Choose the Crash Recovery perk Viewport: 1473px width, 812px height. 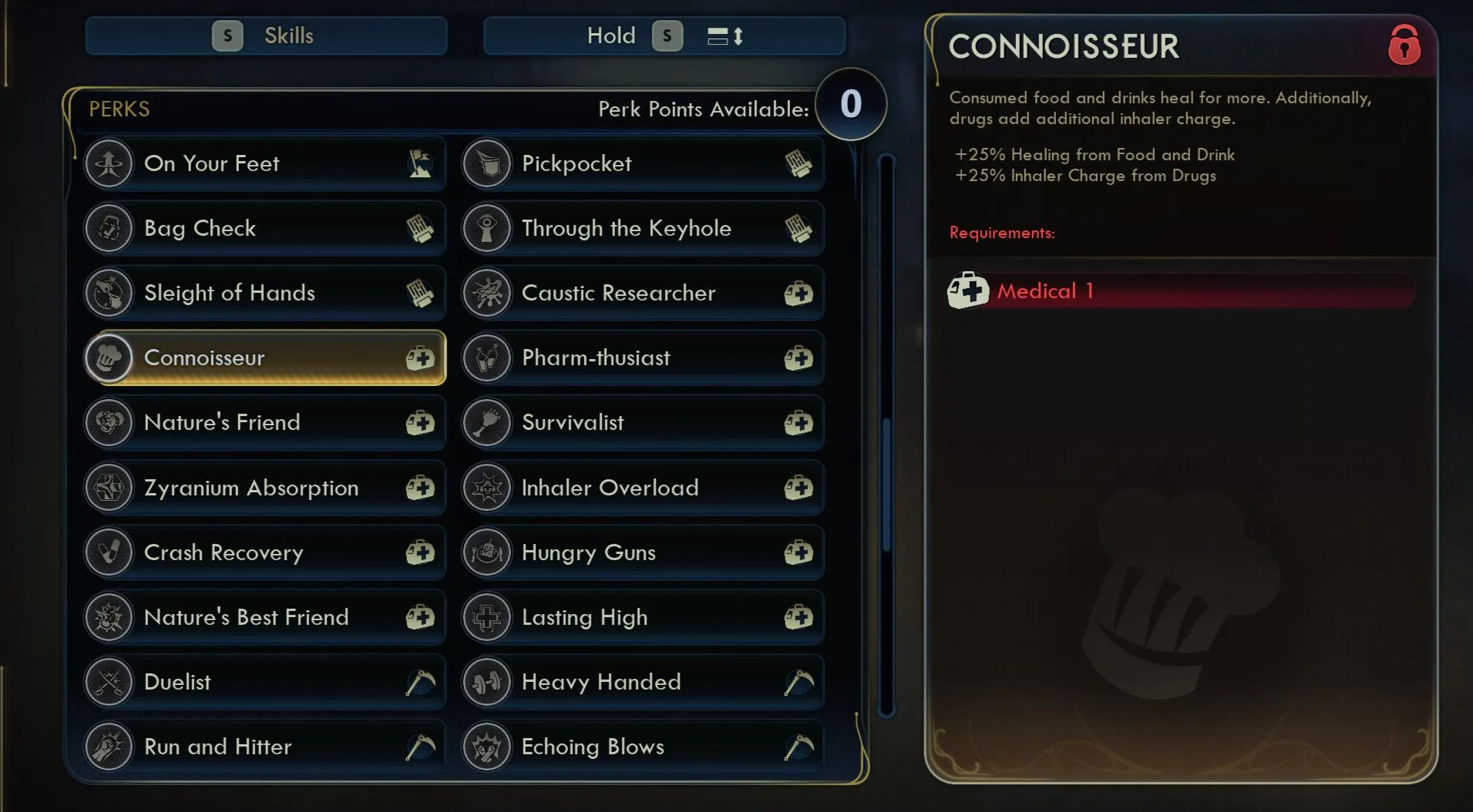pos(264,552)
